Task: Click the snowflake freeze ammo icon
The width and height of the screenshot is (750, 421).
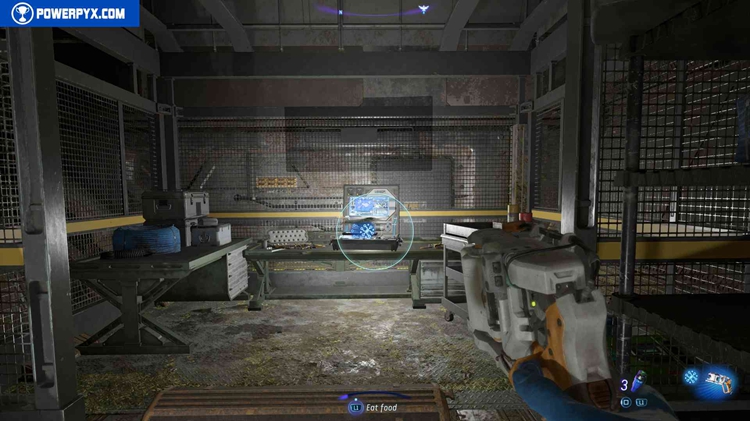Action: coord(693,377)
